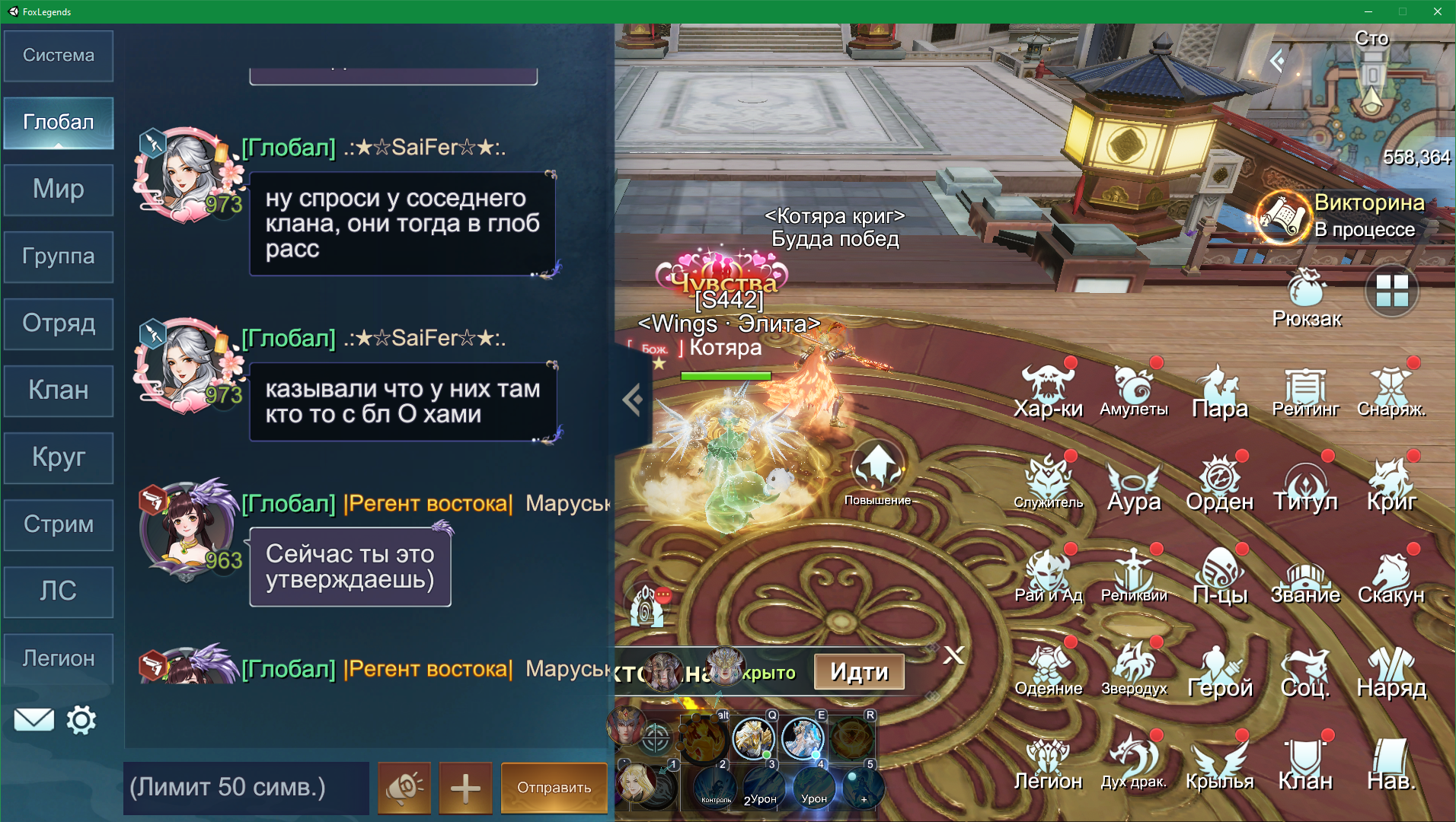Screen dimensions: 1456x822
Task: Switch to the Система chat tab
Action: coord(59,56)
